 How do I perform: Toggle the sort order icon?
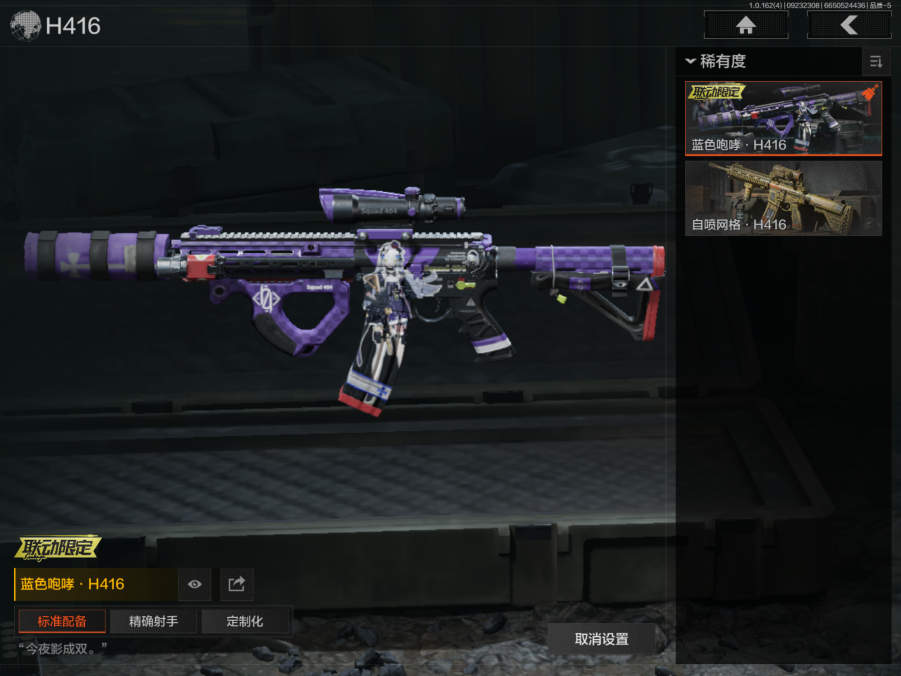tap(876, 62)
